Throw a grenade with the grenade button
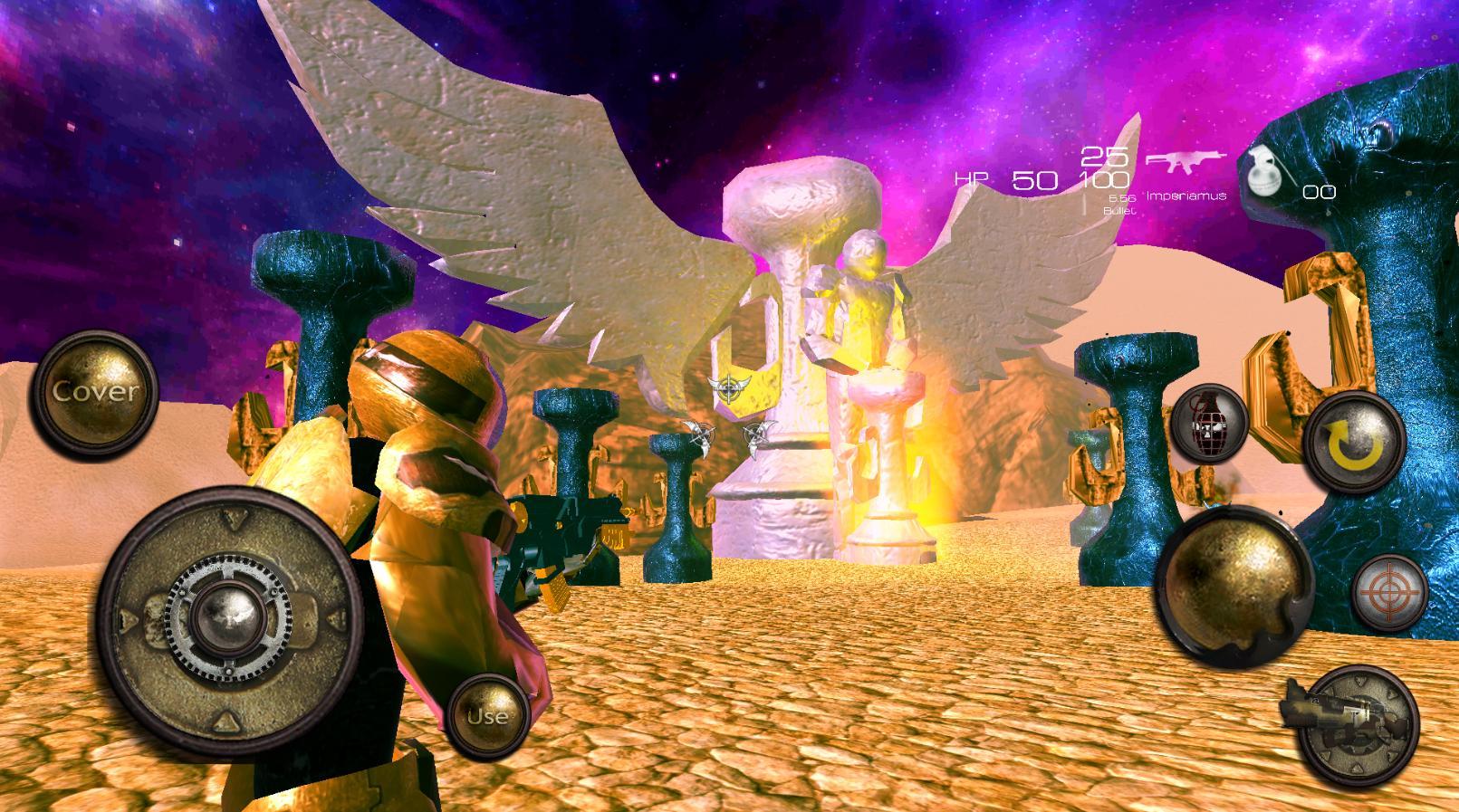 pyautogui.click(x=1207, y=423)
